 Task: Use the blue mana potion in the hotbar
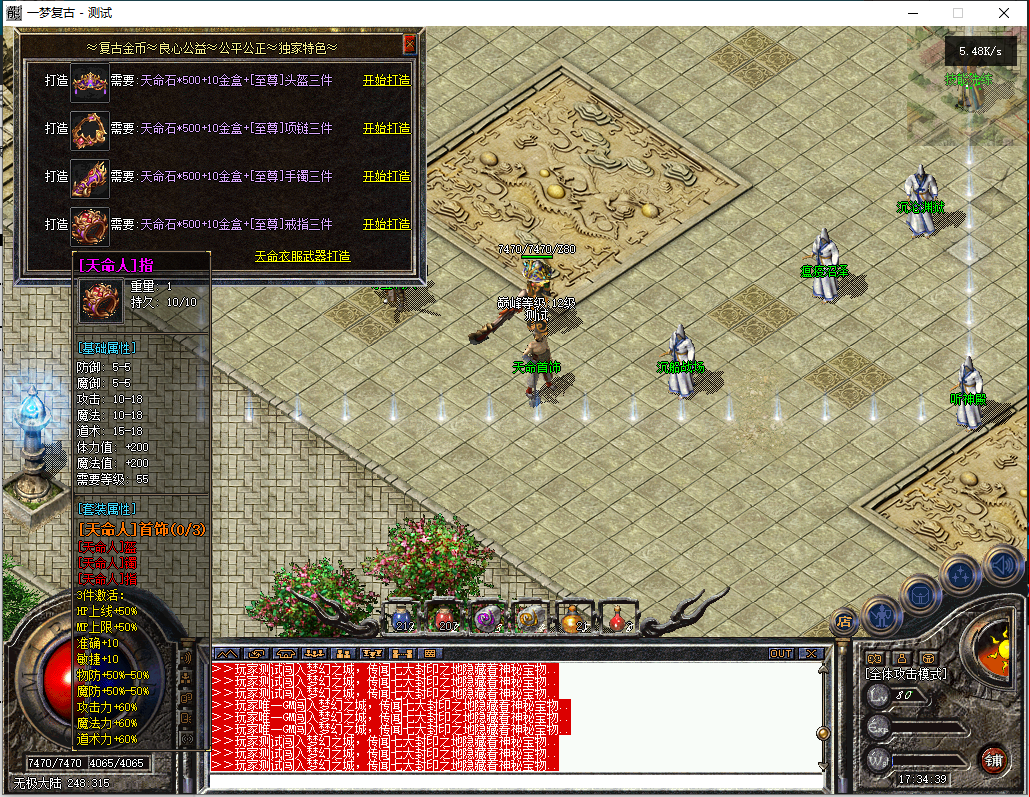(x=403, y=618)
